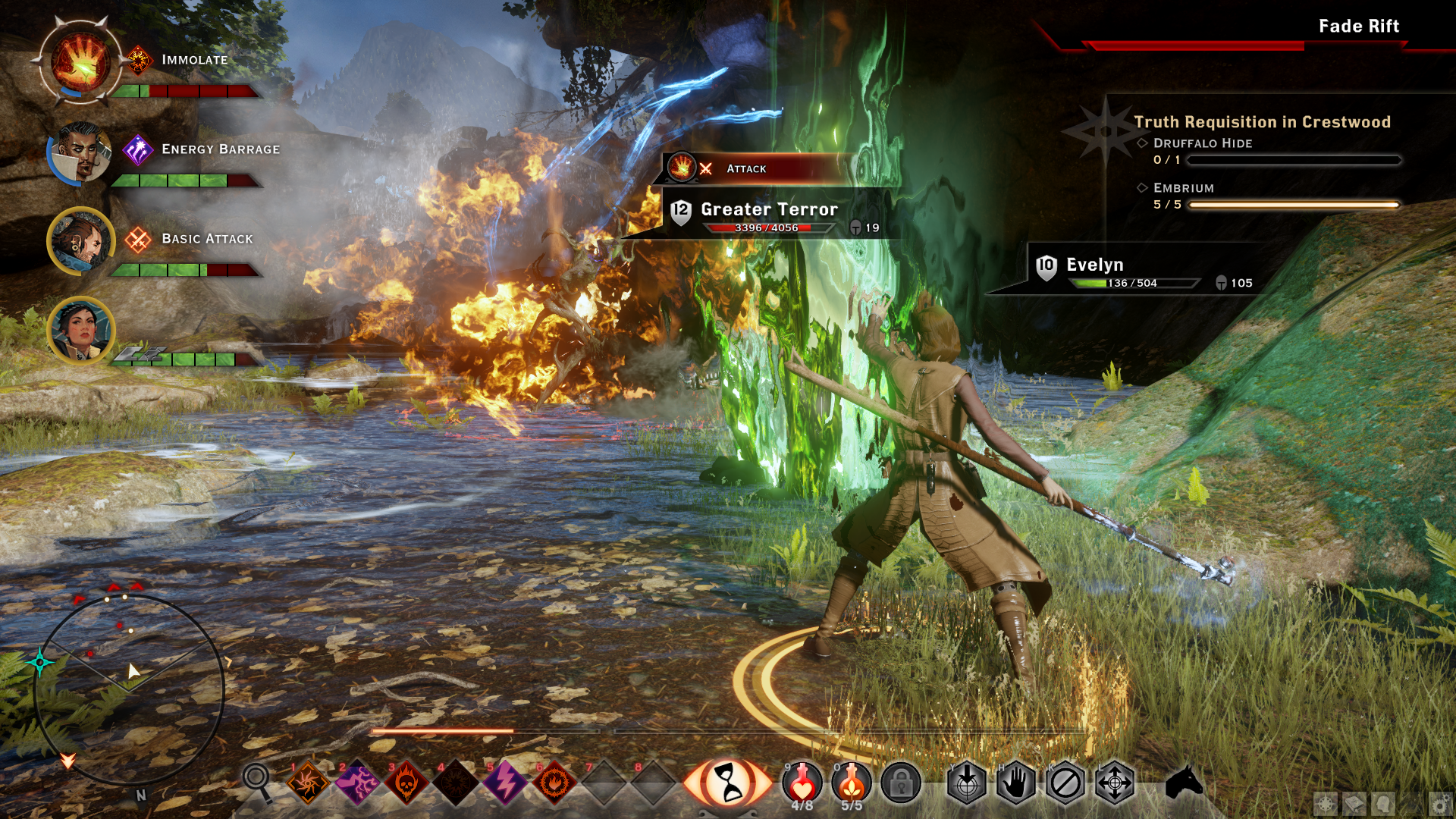The image size is (1456, 819).
Task: Choose the fourth party member portrait
Action: pos(80,330)
